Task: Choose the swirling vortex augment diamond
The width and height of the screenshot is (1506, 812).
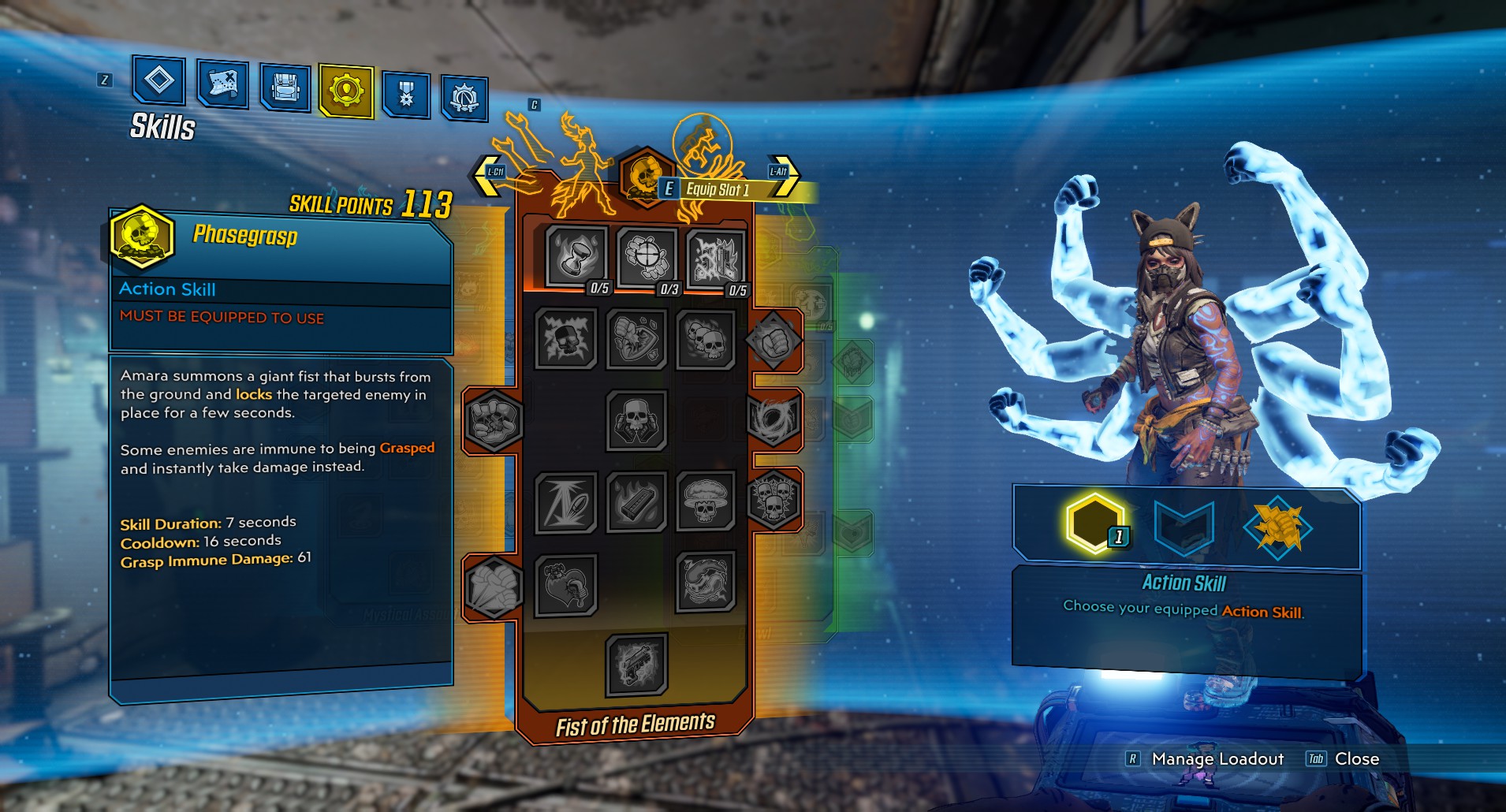Action: (x=774, y=419)
